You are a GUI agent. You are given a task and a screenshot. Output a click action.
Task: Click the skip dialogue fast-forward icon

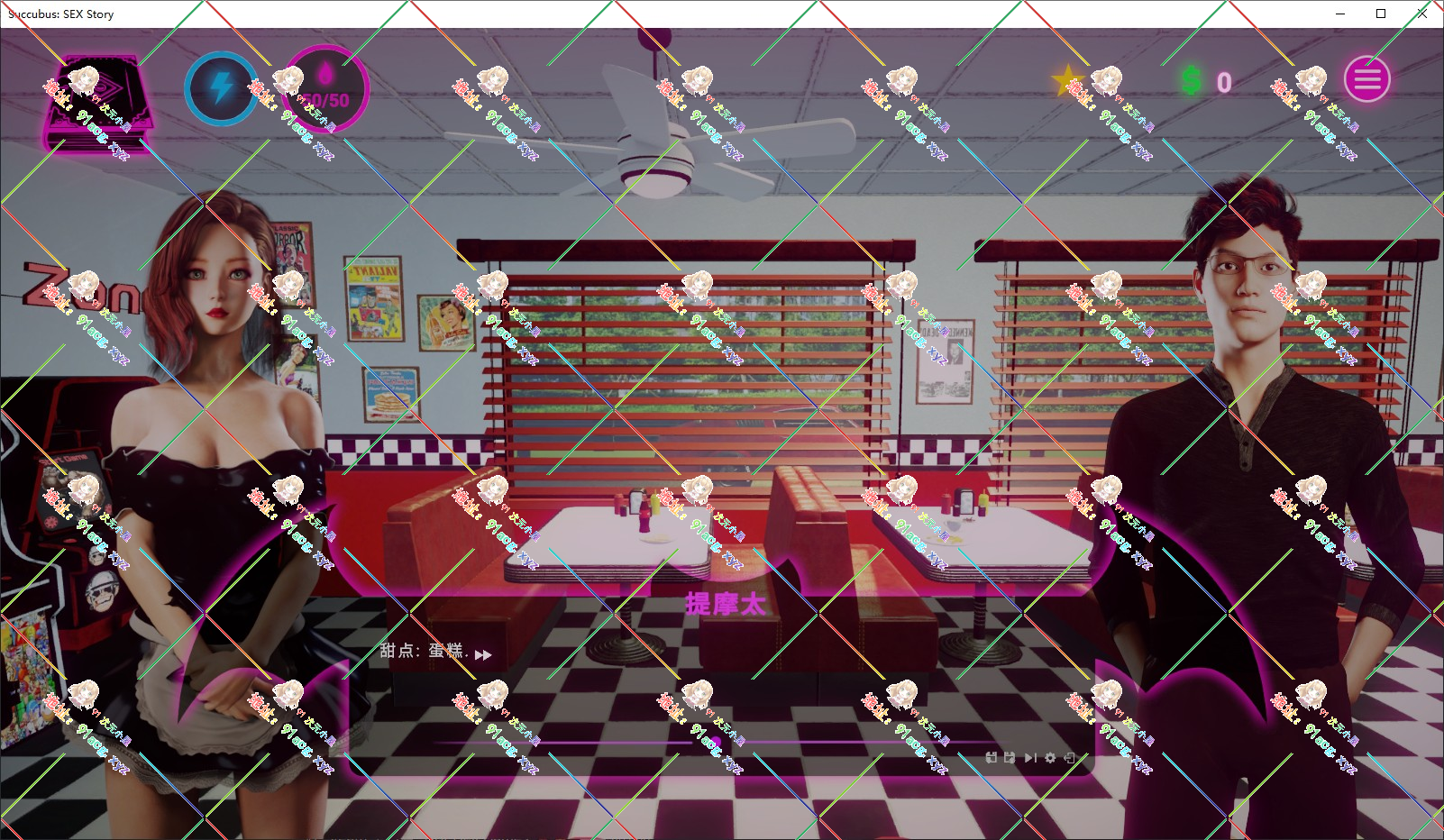coord(1031,757)
